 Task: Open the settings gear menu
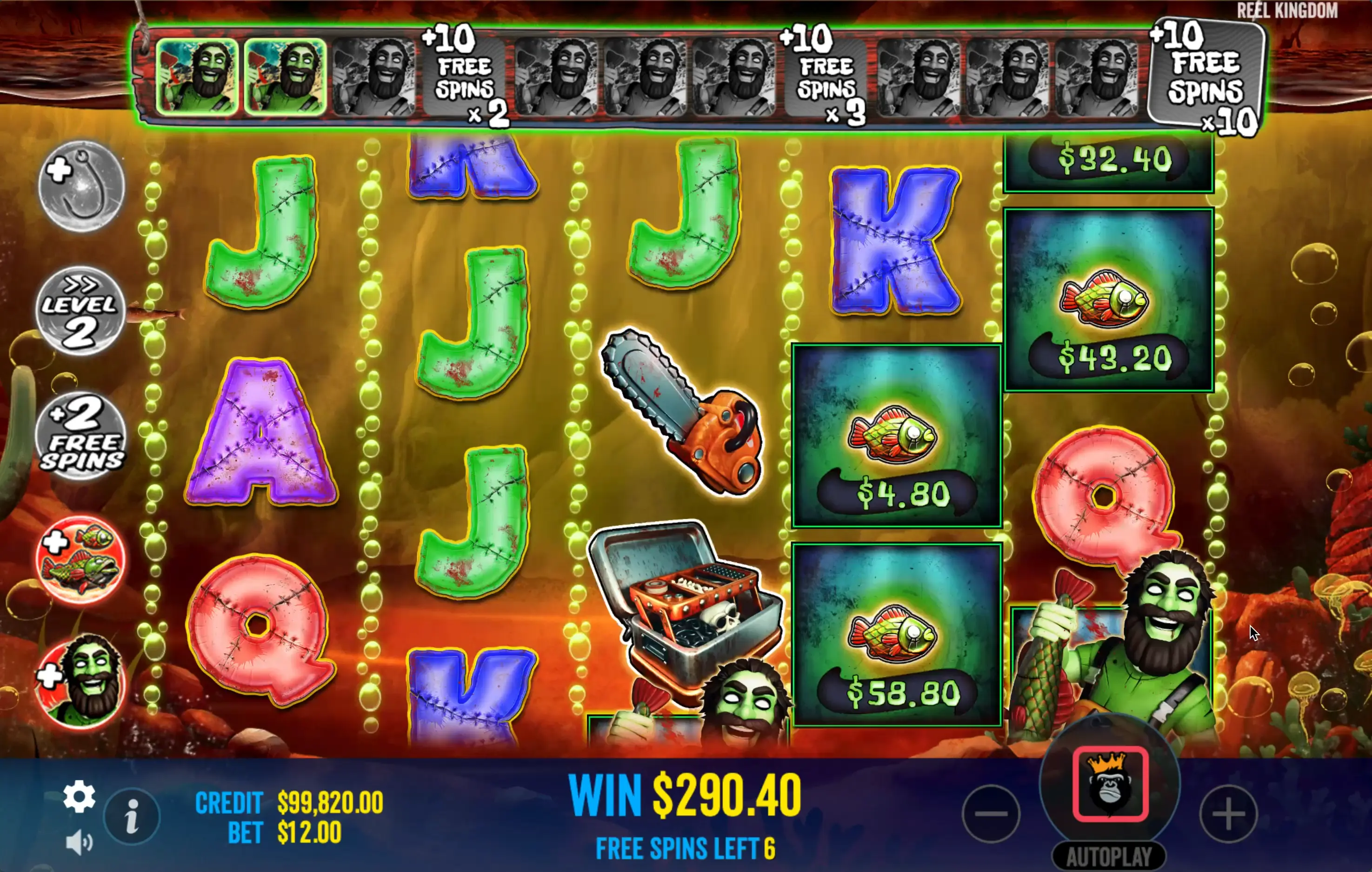click(79, 796)
